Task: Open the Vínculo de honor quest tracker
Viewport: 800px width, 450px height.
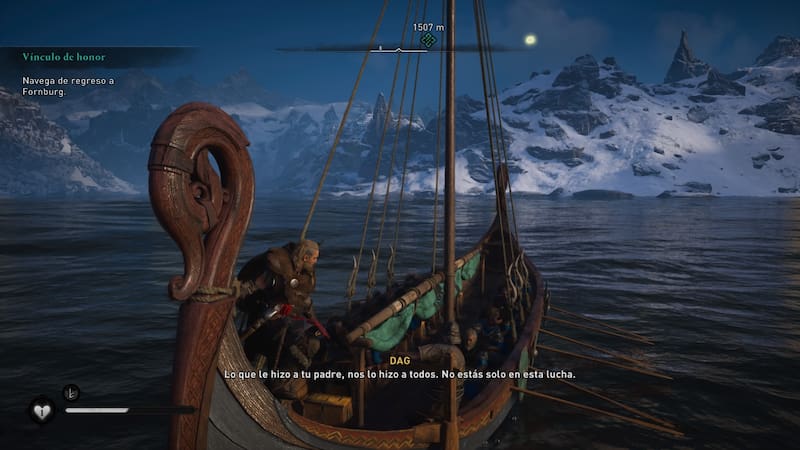Action: pos(64,57)
